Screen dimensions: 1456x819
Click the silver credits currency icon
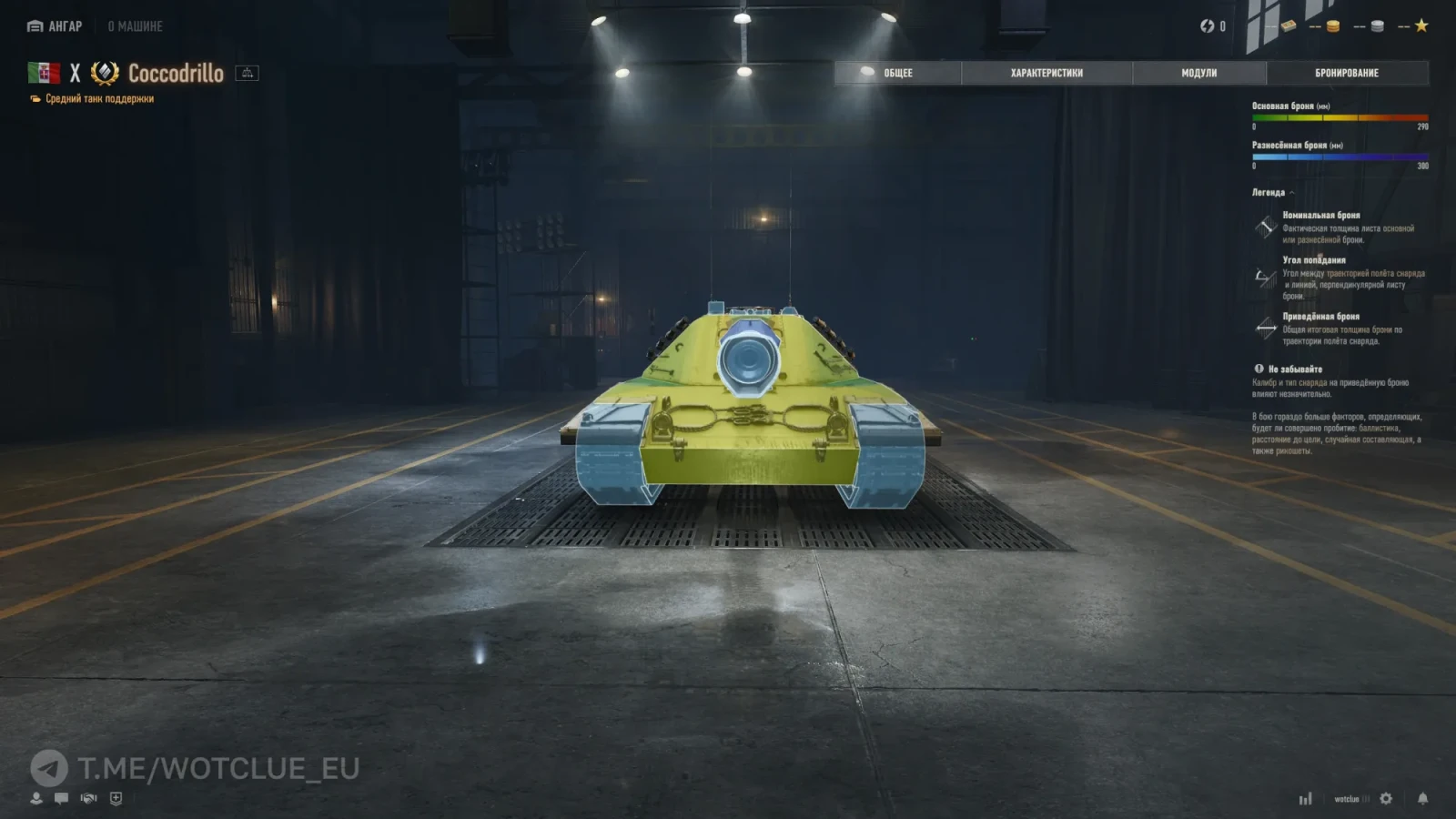point(1378,26)
